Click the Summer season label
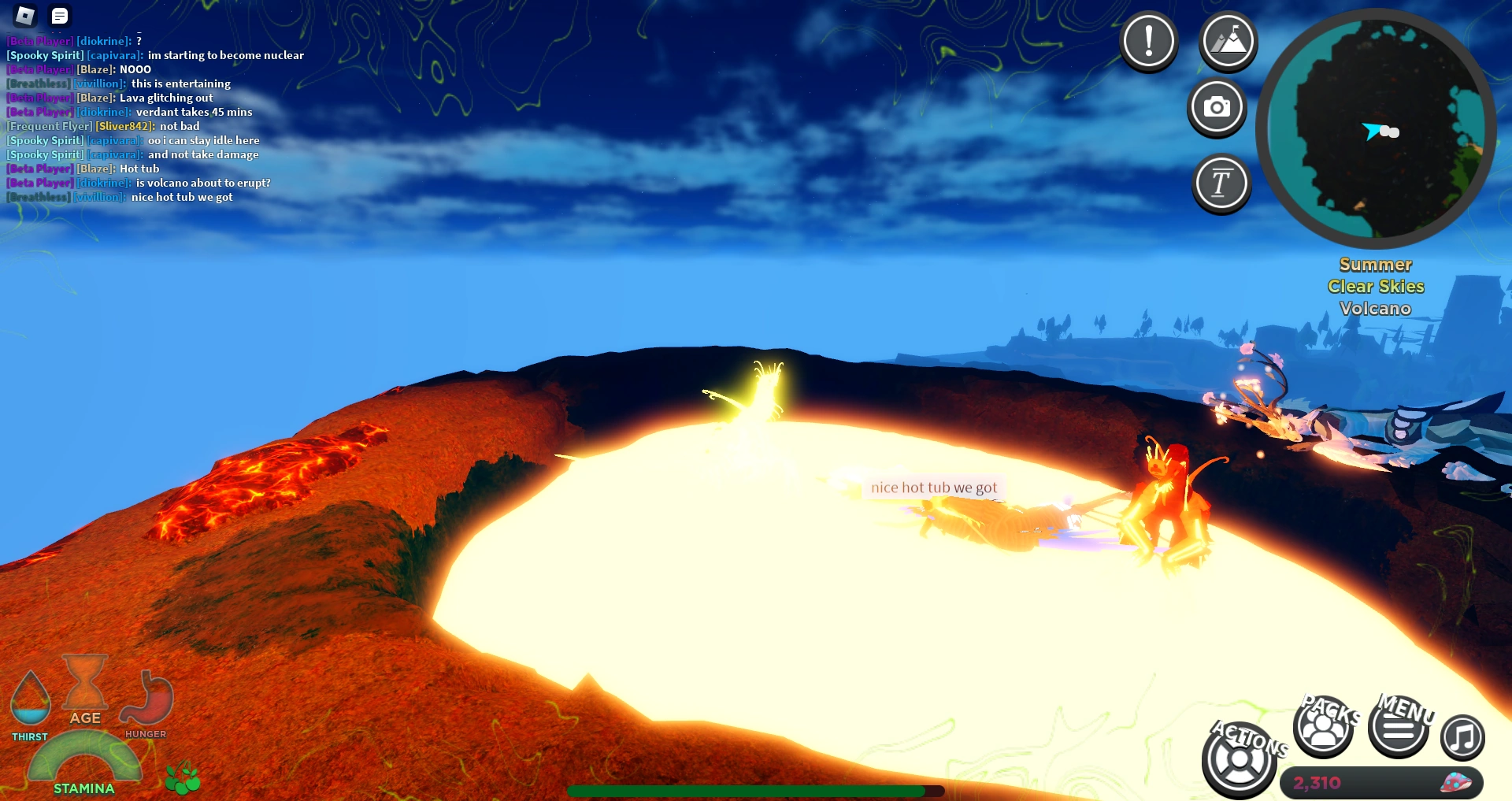 click(x=1375, y=265)
